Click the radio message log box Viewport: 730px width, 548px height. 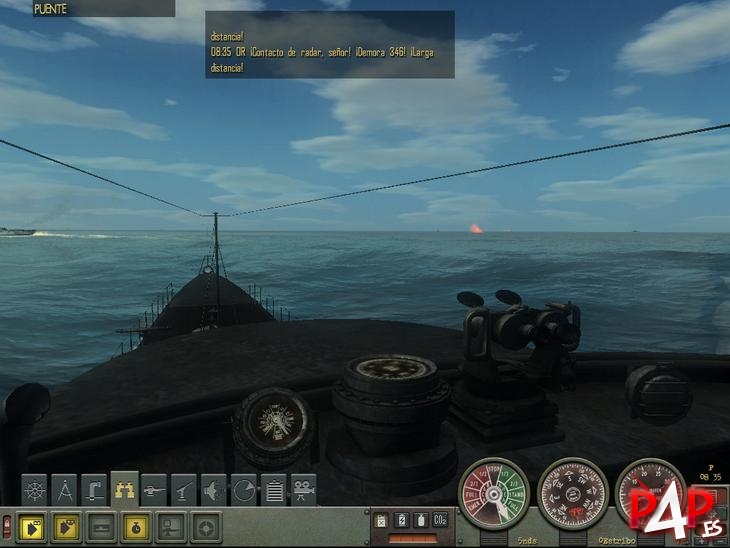[x=330, y=45]
